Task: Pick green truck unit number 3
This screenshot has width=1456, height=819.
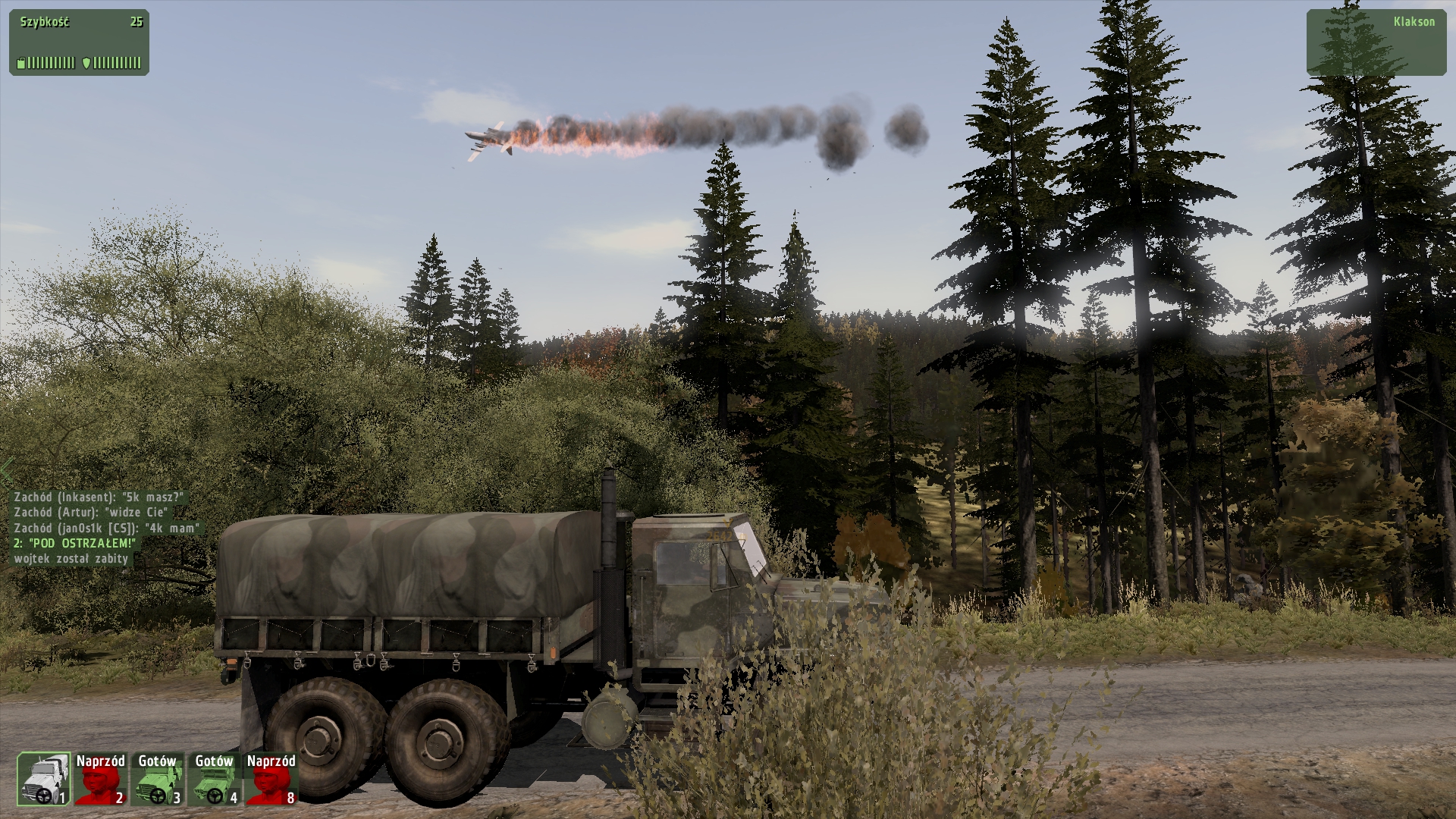Action: 157,779
